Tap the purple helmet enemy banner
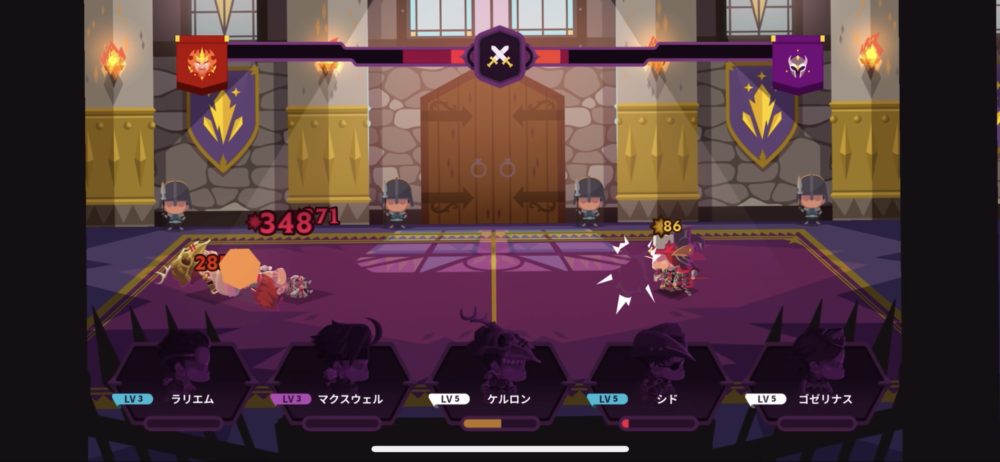The image size is (1000, 462). pos(797,62)
